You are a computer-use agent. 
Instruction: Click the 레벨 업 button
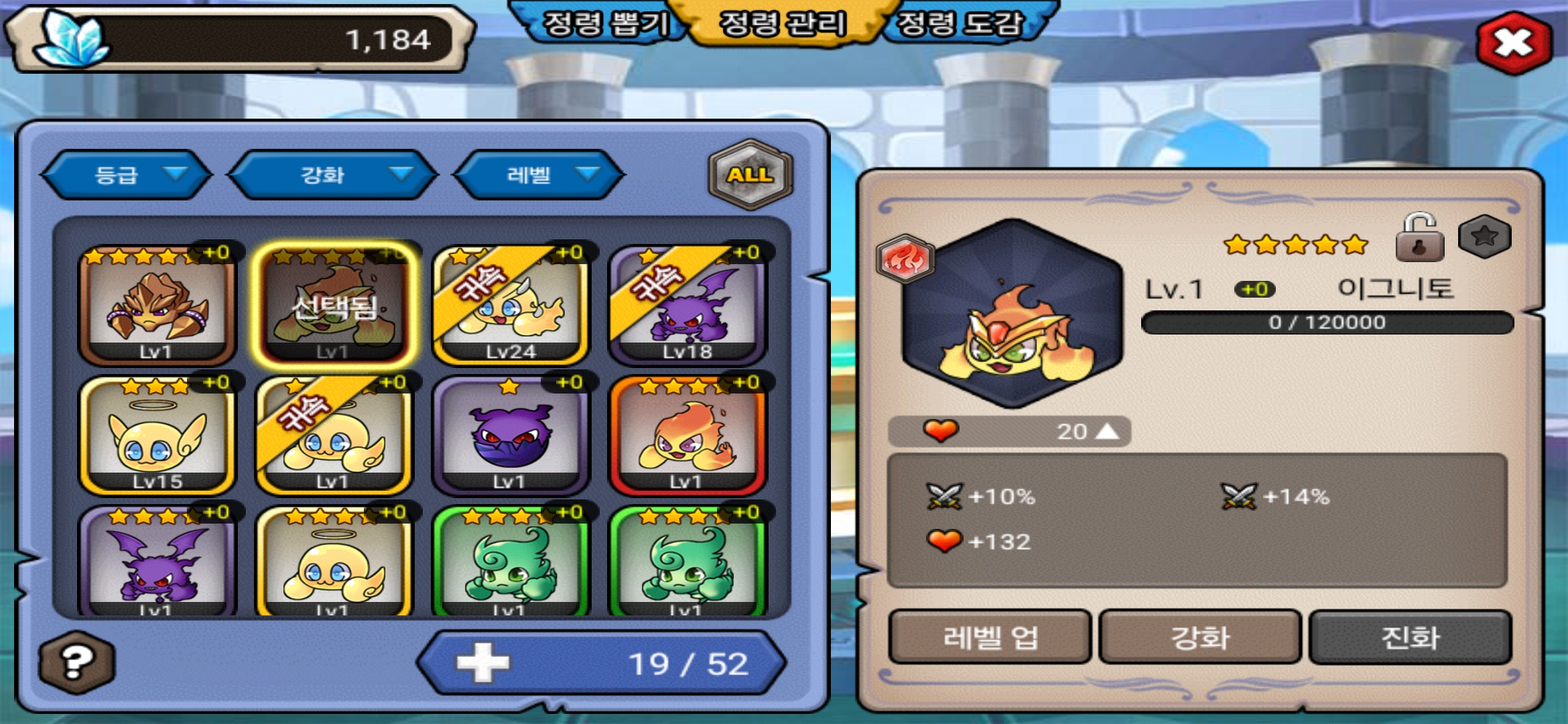tap(990, 637)
